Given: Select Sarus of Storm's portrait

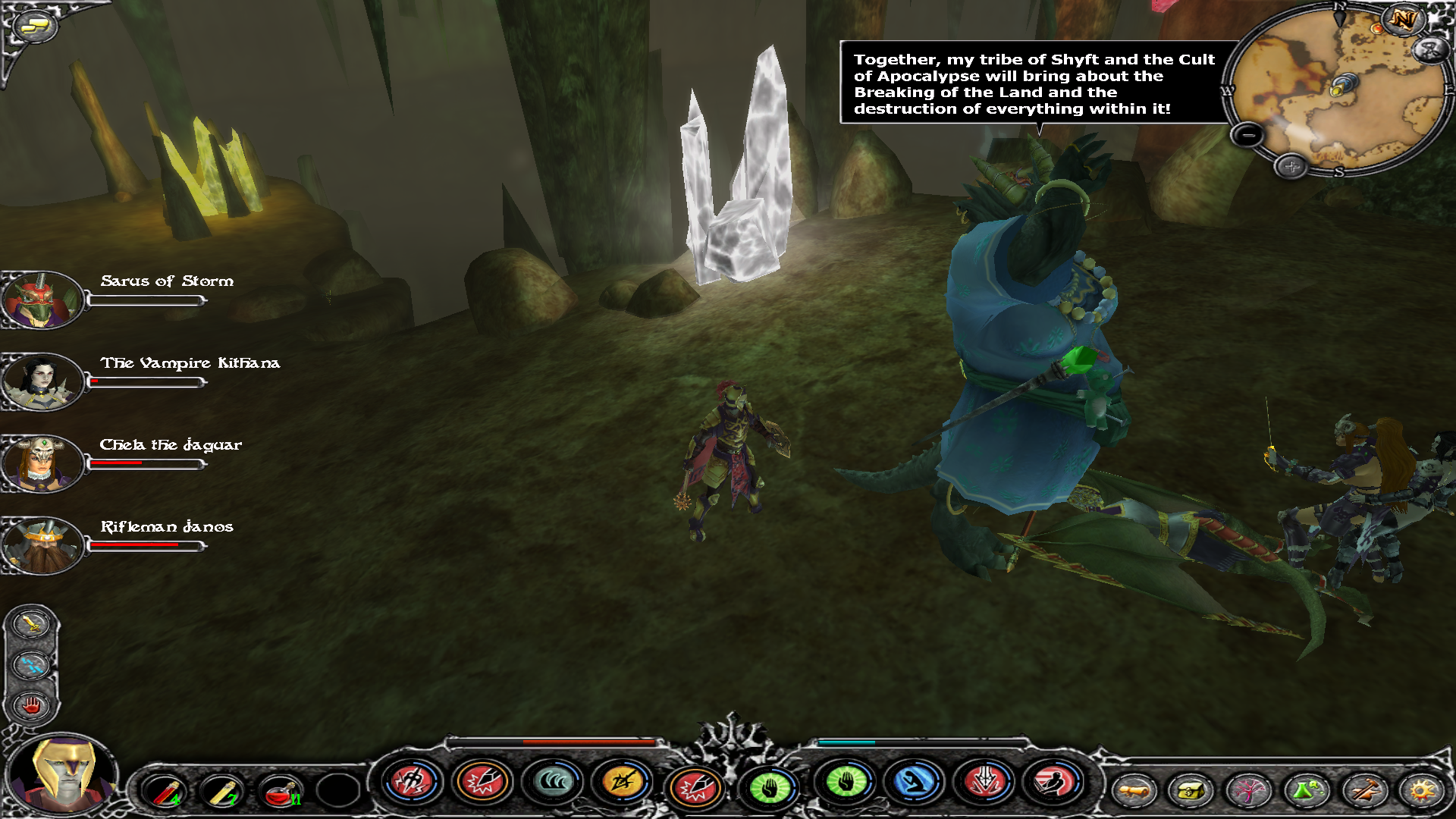Looking at the screenshot, I should tap(42, 300).
